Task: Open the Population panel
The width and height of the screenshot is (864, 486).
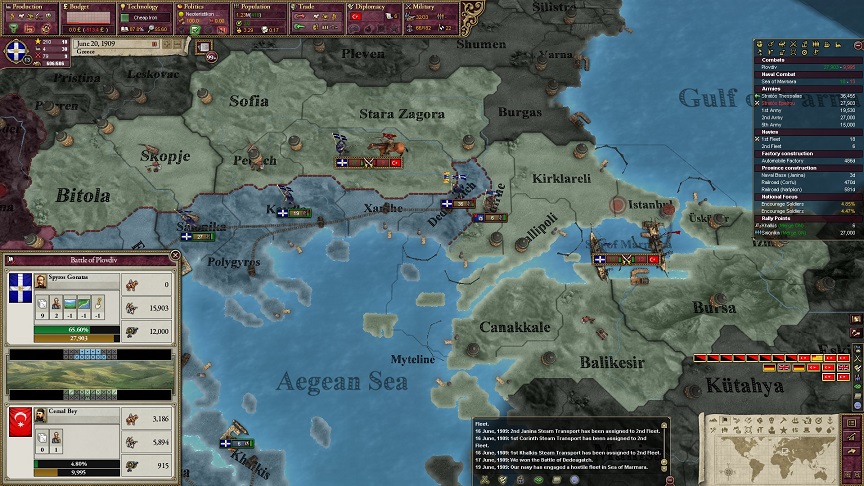Action: [259, 6]
